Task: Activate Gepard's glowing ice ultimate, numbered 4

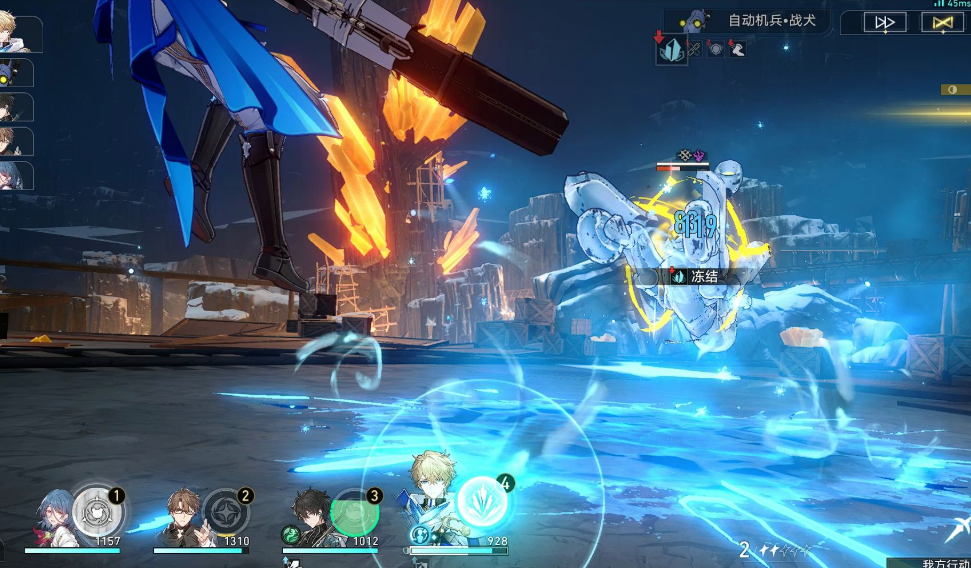Action: (x=485, y=501)
